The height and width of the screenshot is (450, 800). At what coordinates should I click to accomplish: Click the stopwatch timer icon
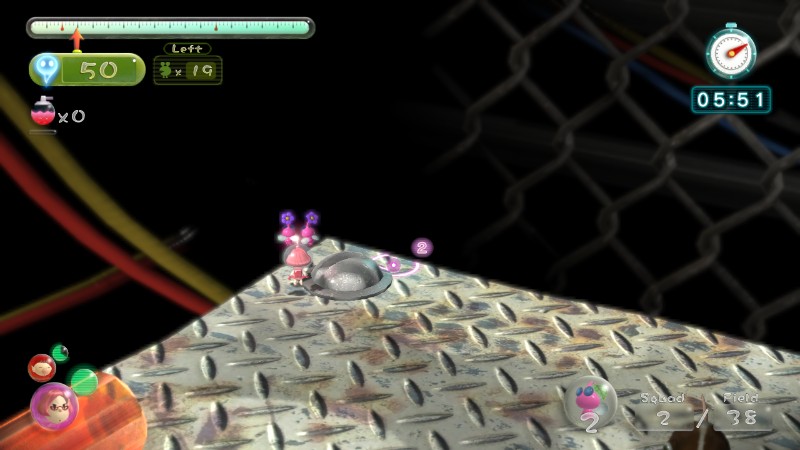click(x=731, y=51)
